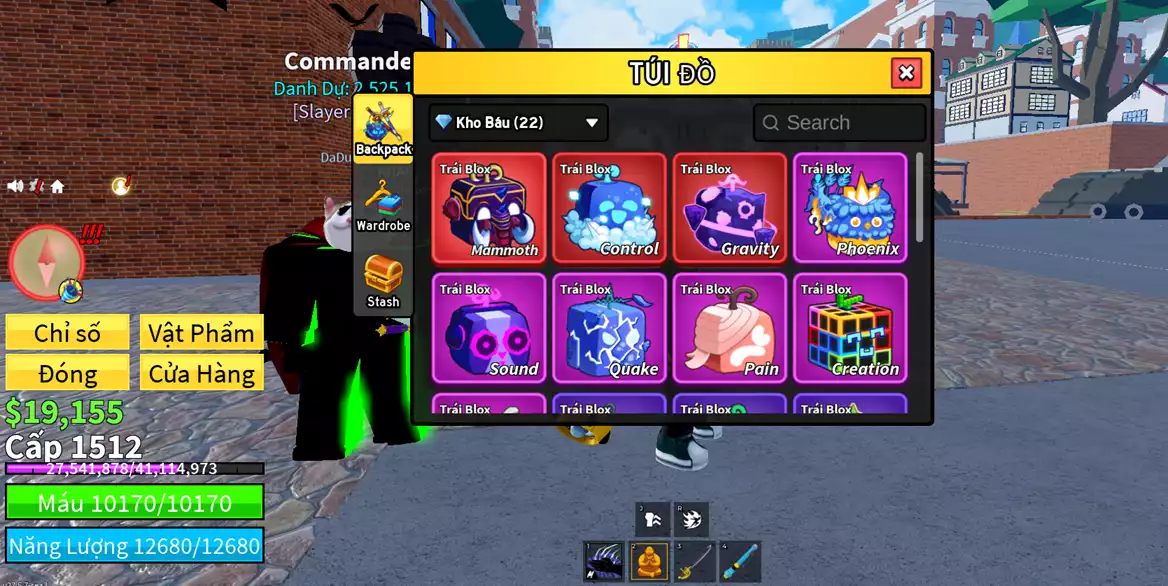
Task: Click the Đóng button
Action: pyautogui.click(x=67, y=374)
